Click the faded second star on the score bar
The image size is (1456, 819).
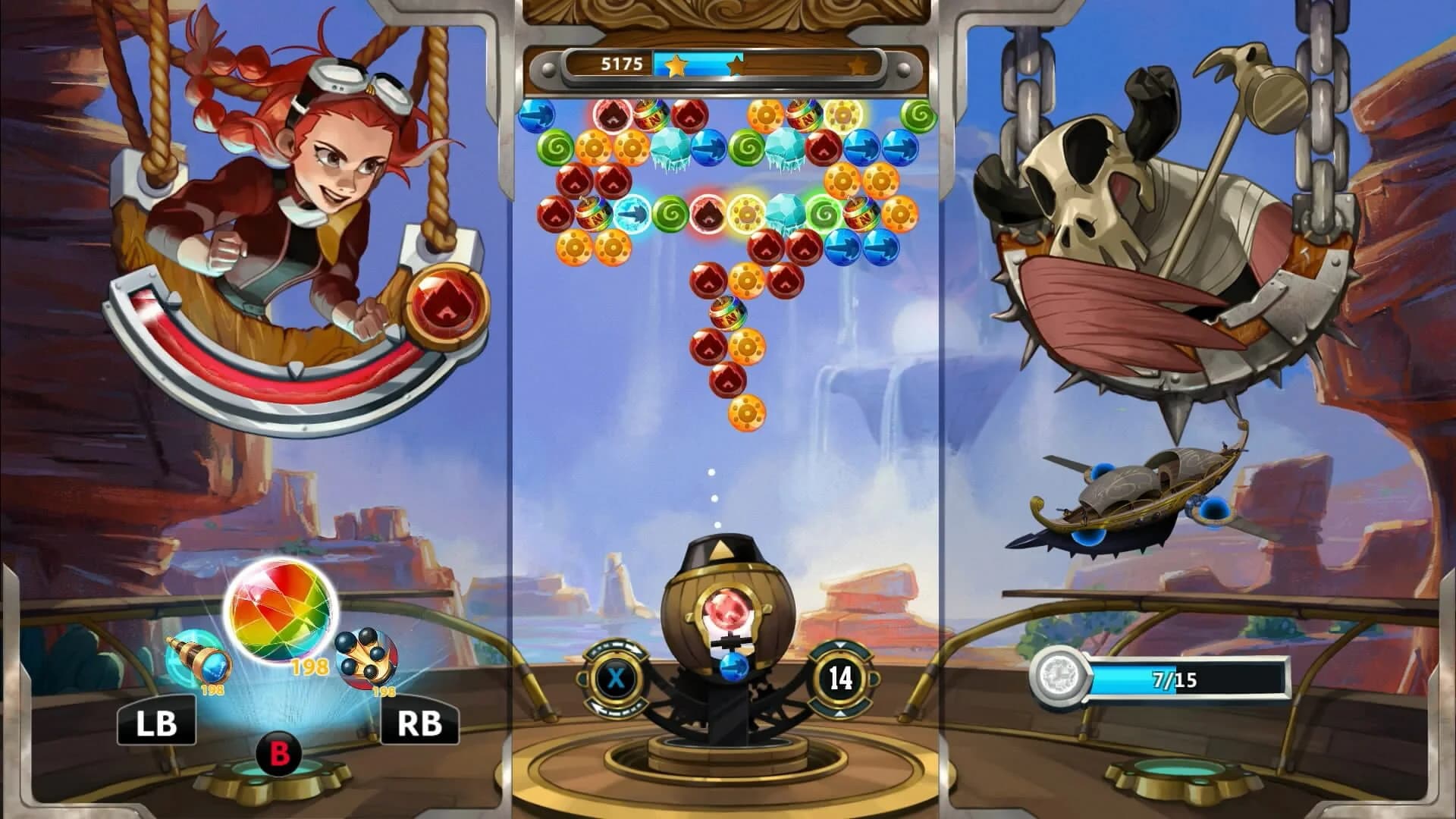click(738, 64)
